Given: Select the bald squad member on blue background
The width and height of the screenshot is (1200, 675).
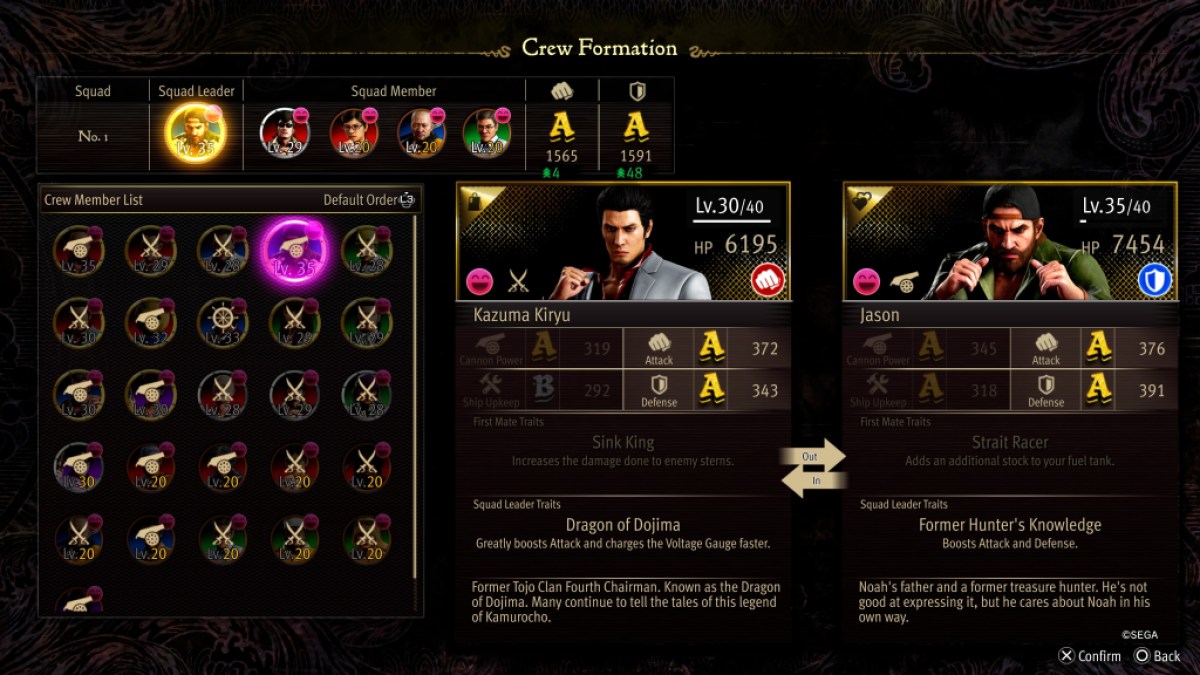Looking at the screenshot, I should pos(421,133).
